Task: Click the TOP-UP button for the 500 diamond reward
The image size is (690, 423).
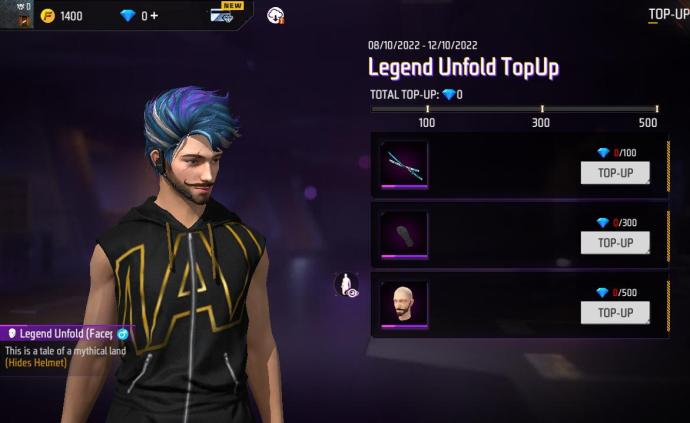Action: pos(615,313)
